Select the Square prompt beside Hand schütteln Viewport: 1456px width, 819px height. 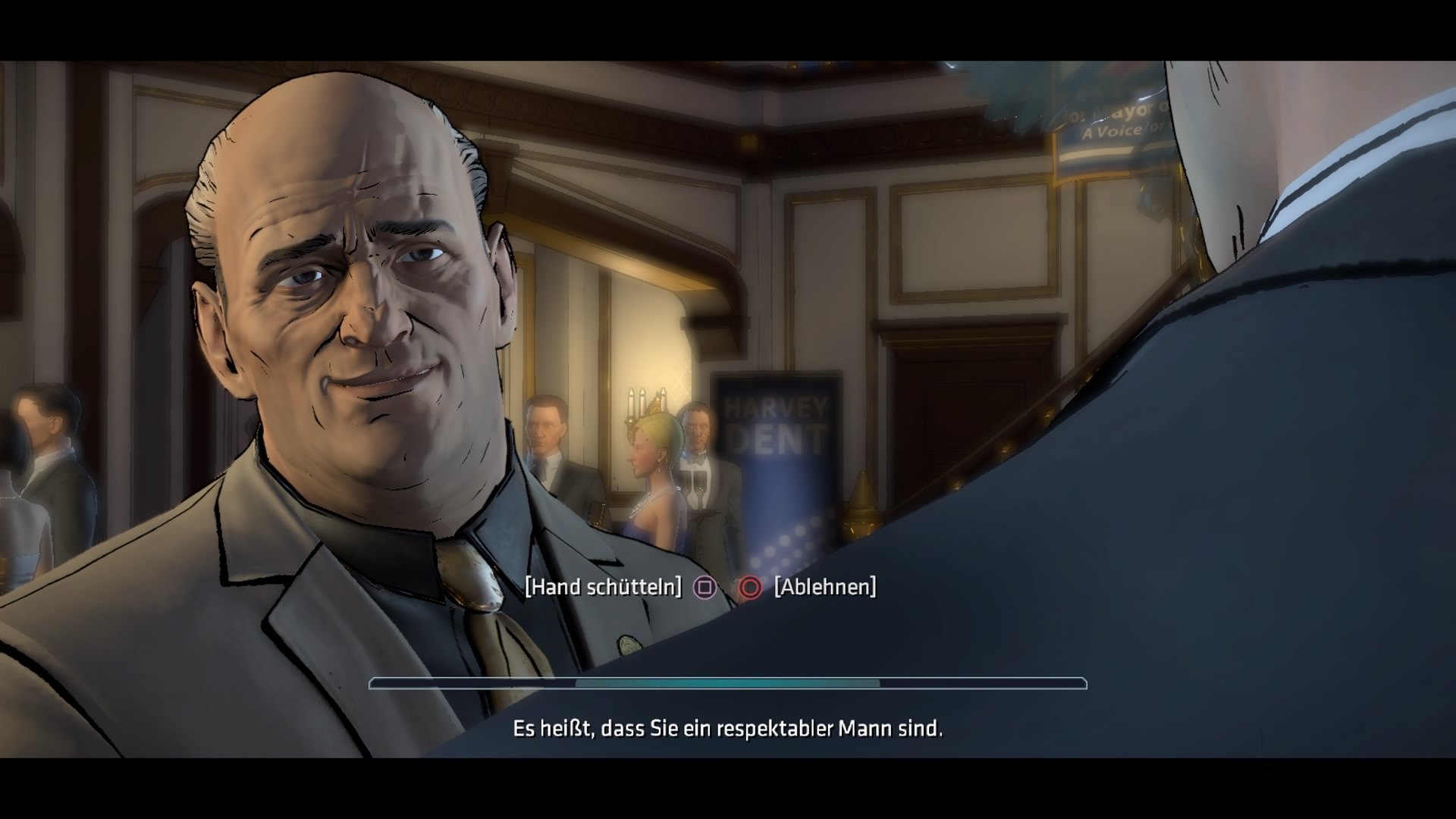[x=707, y=587]
